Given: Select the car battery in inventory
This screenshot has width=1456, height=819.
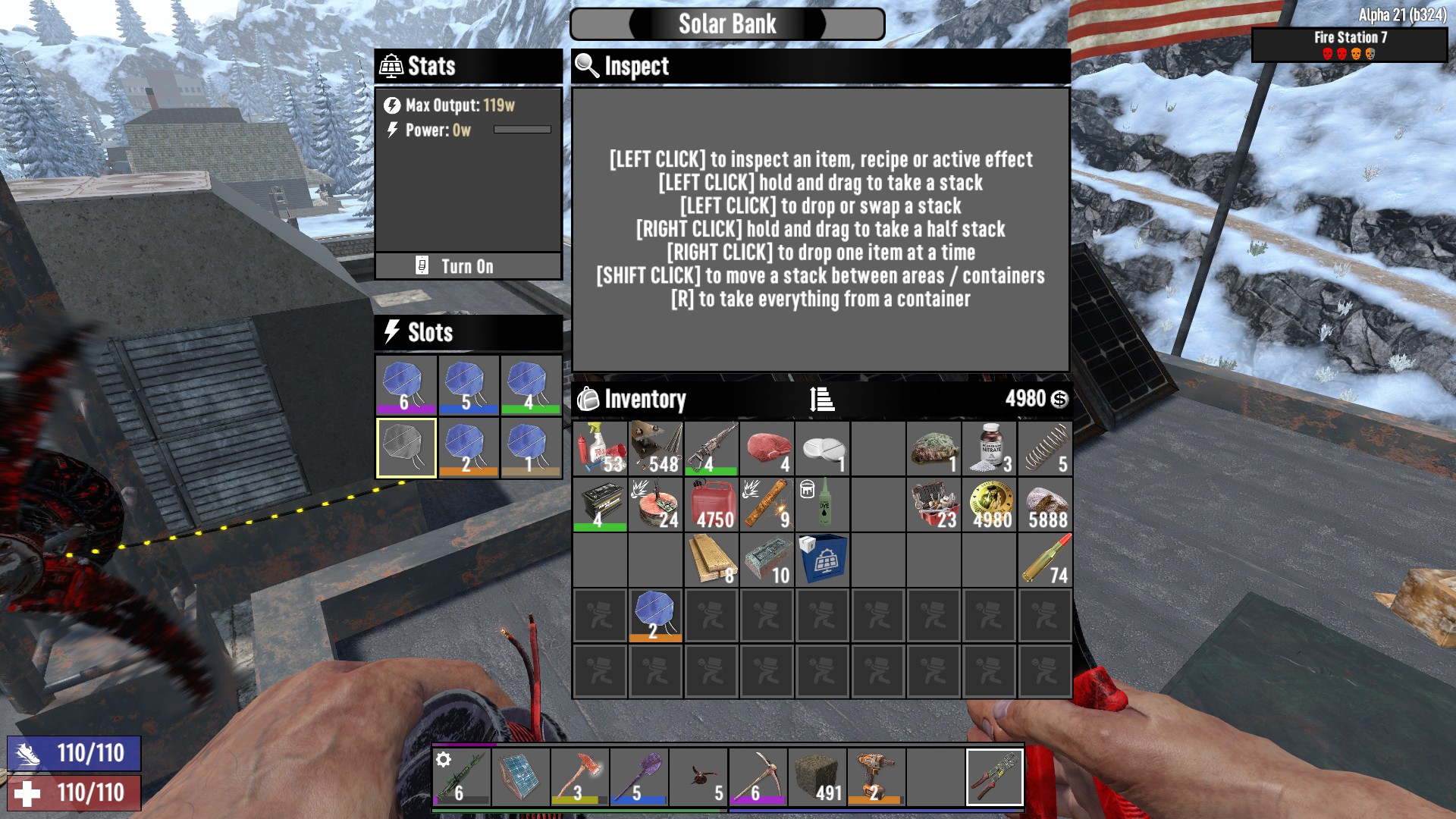Looking at the screenshot, I should click(600, 504).
